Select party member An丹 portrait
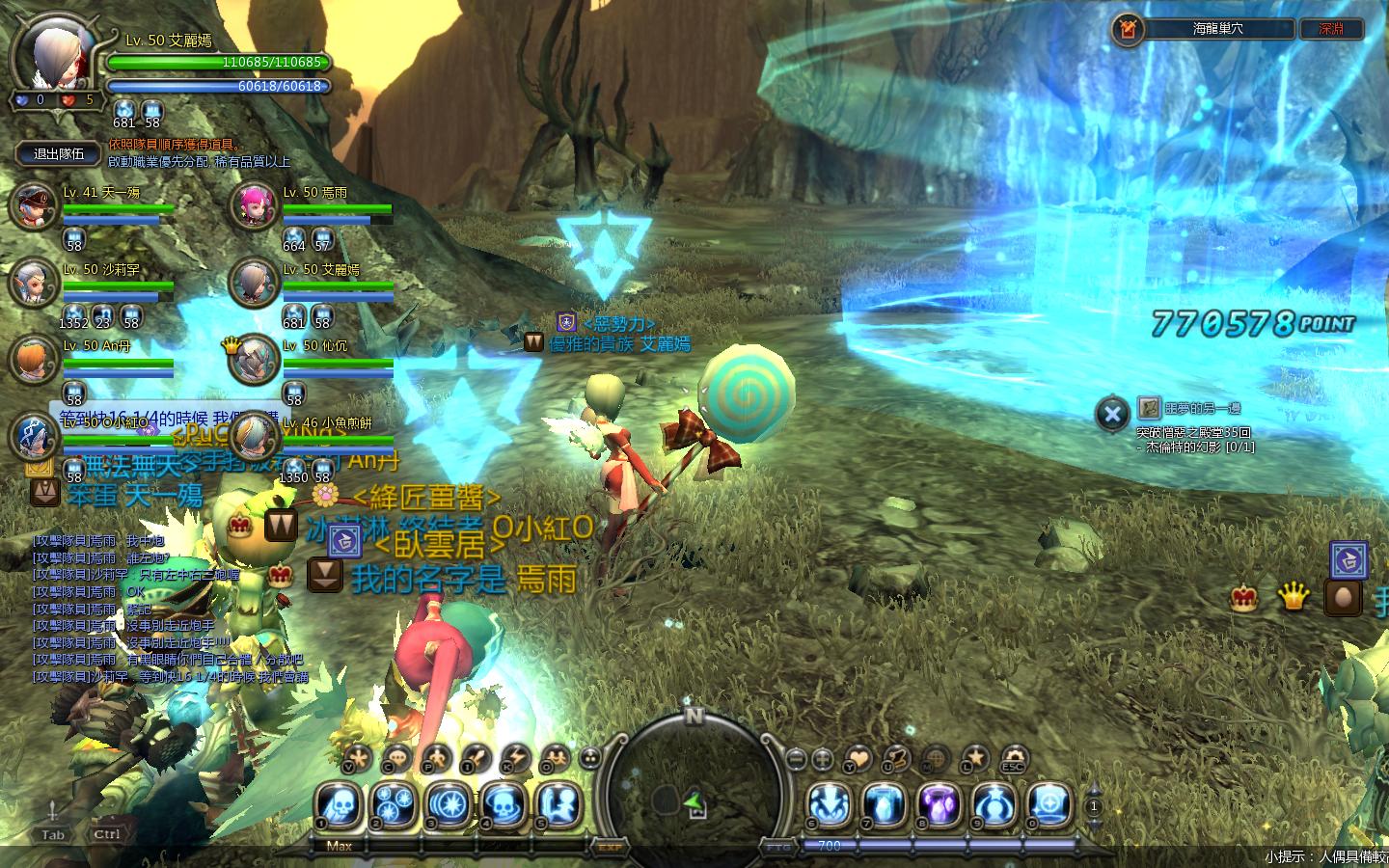The image size is (1389, 868). [x=35, y=359]
